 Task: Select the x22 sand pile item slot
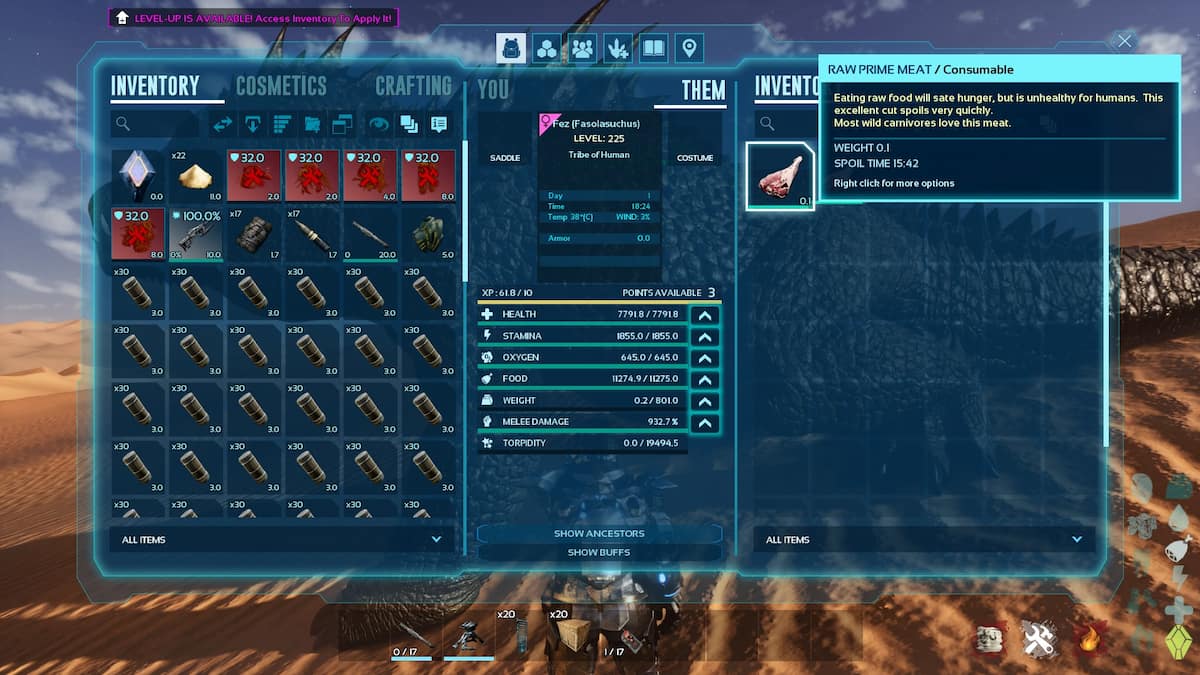(x=195, y=176)
